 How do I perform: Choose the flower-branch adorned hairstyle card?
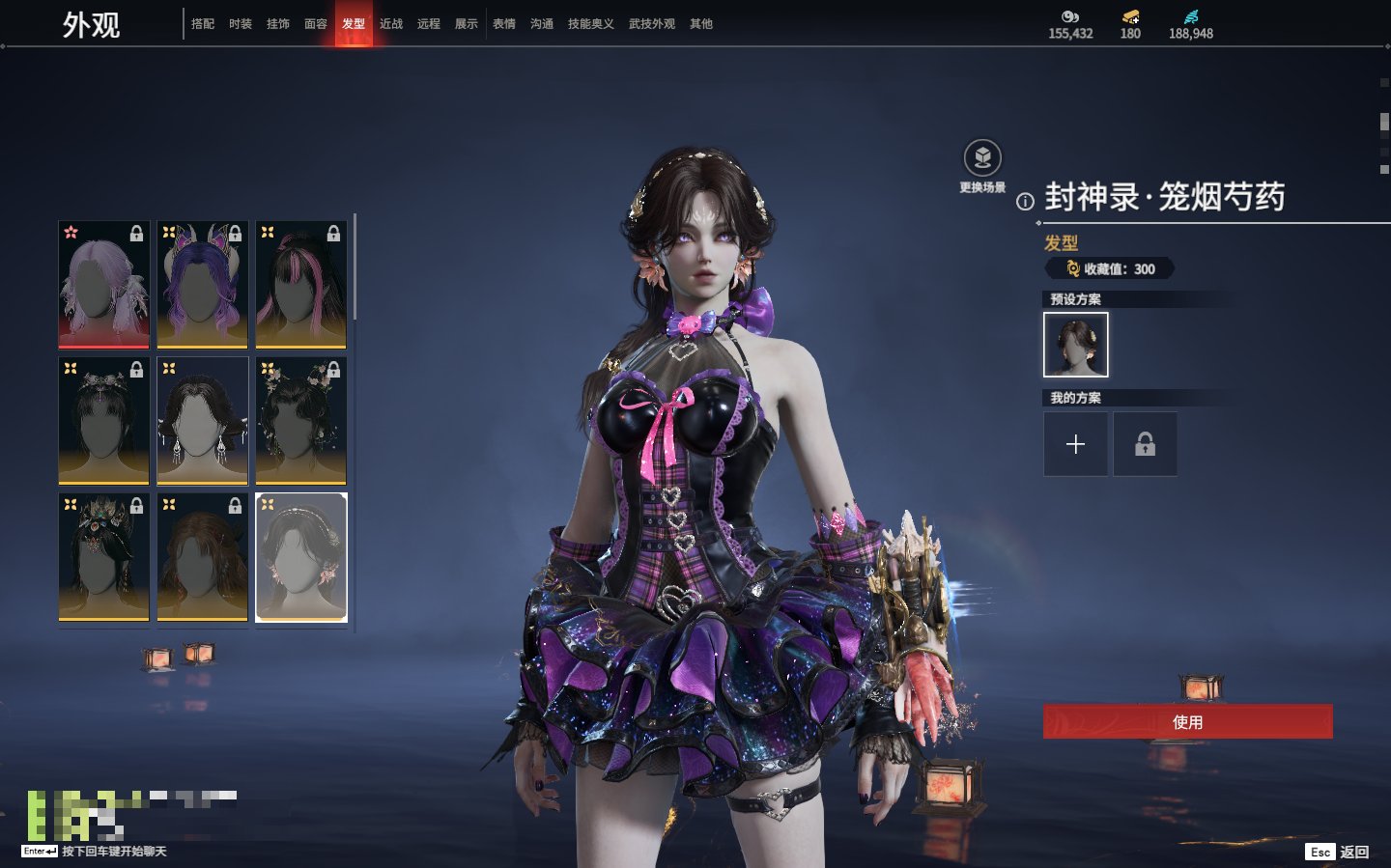[x=301, y=421]
